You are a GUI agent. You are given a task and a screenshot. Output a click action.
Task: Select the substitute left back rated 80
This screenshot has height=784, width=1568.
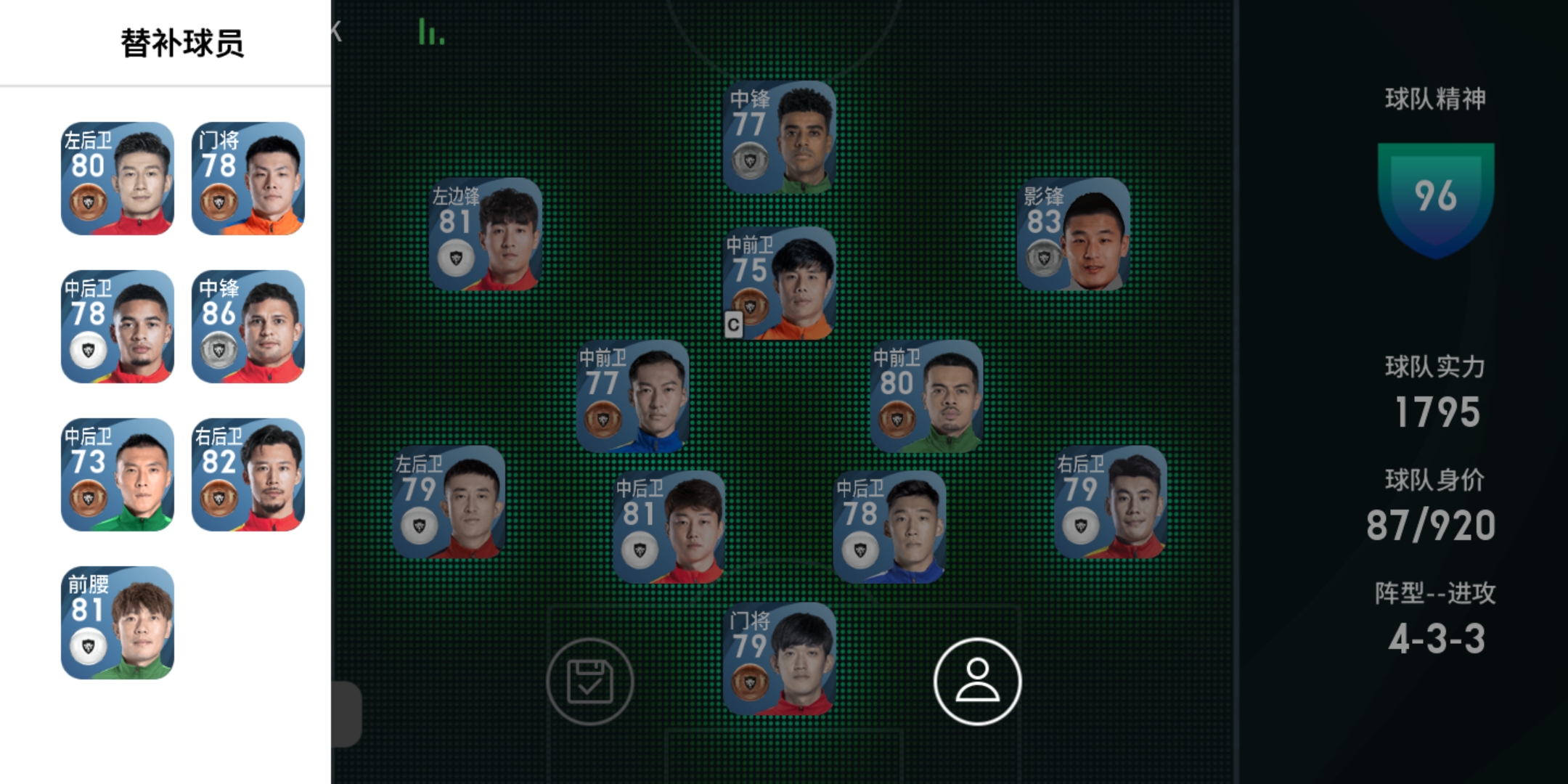118,179
